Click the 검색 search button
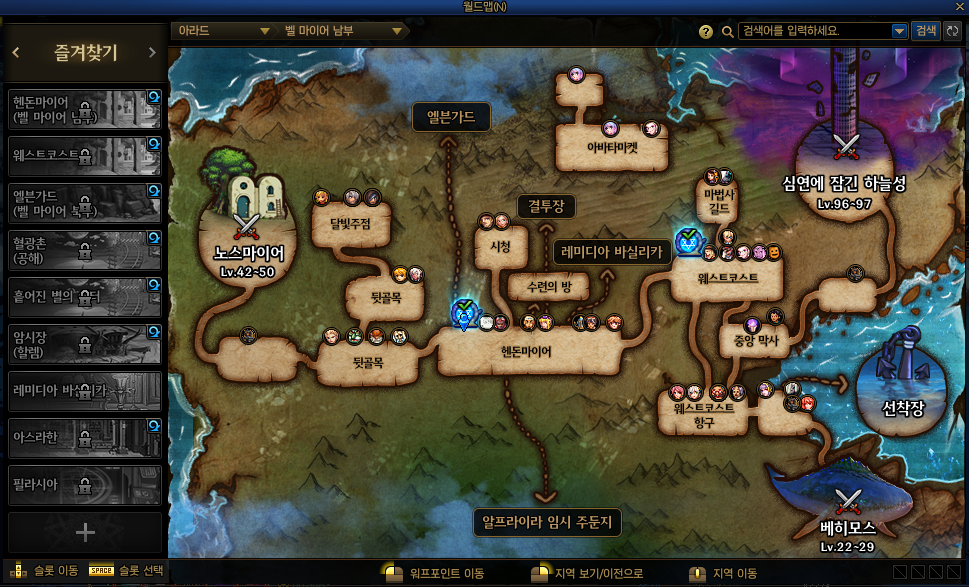The width and height of the screenshot is (969, 587). (x=926, y=31)
